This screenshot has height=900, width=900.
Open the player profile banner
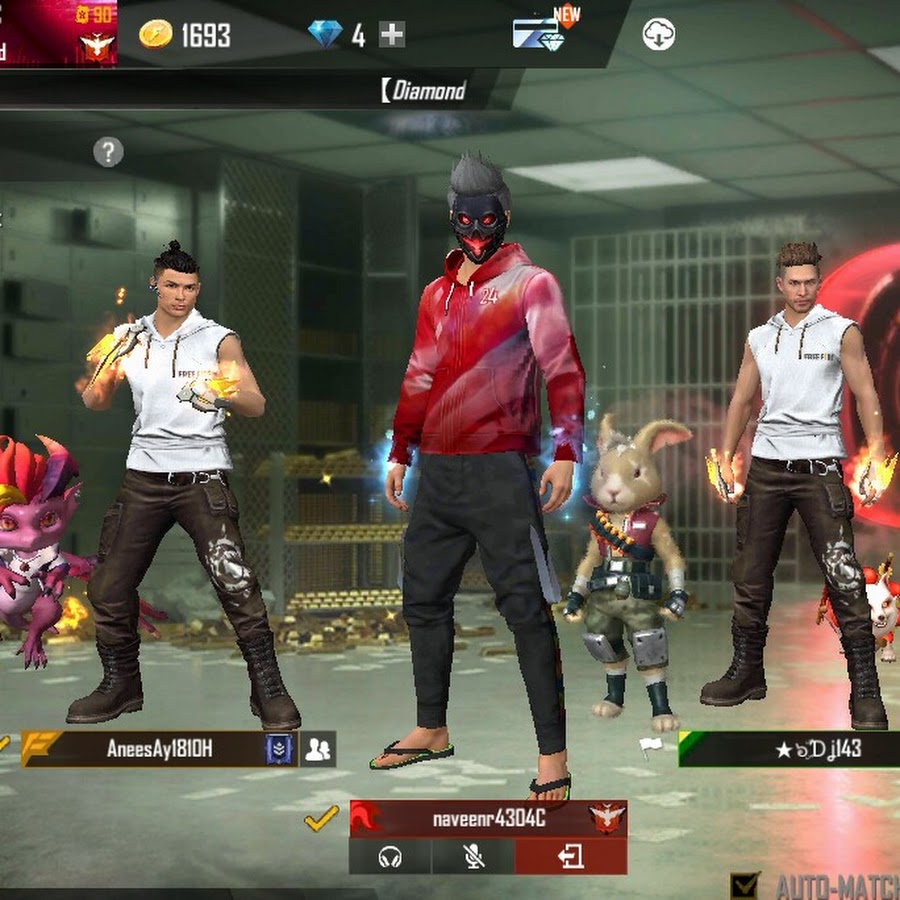[x=58, y=33]
